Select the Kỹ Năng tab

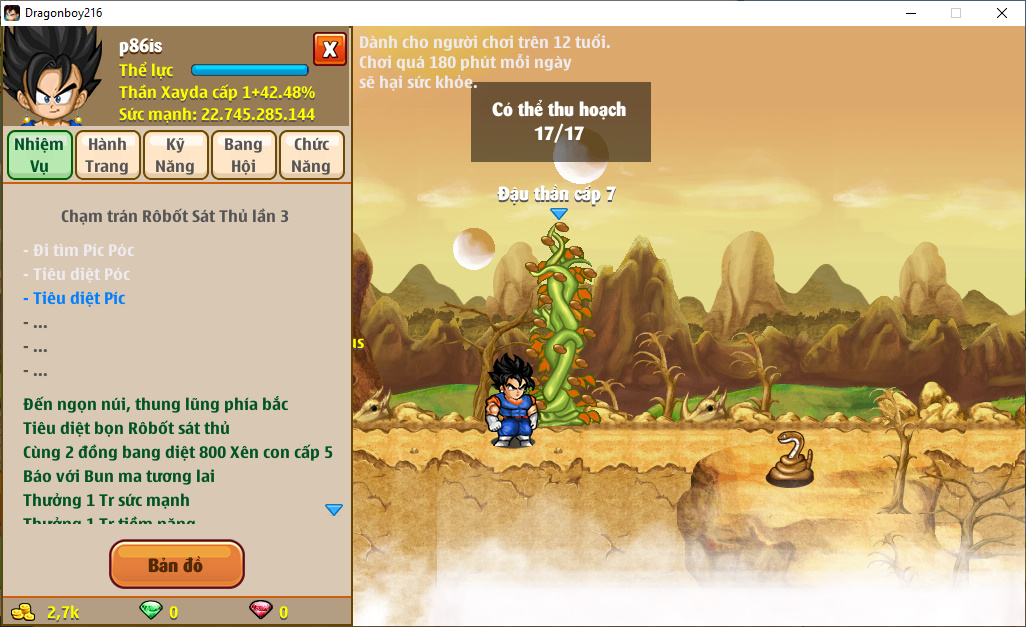pyautogui.click(x=175, y=155)
